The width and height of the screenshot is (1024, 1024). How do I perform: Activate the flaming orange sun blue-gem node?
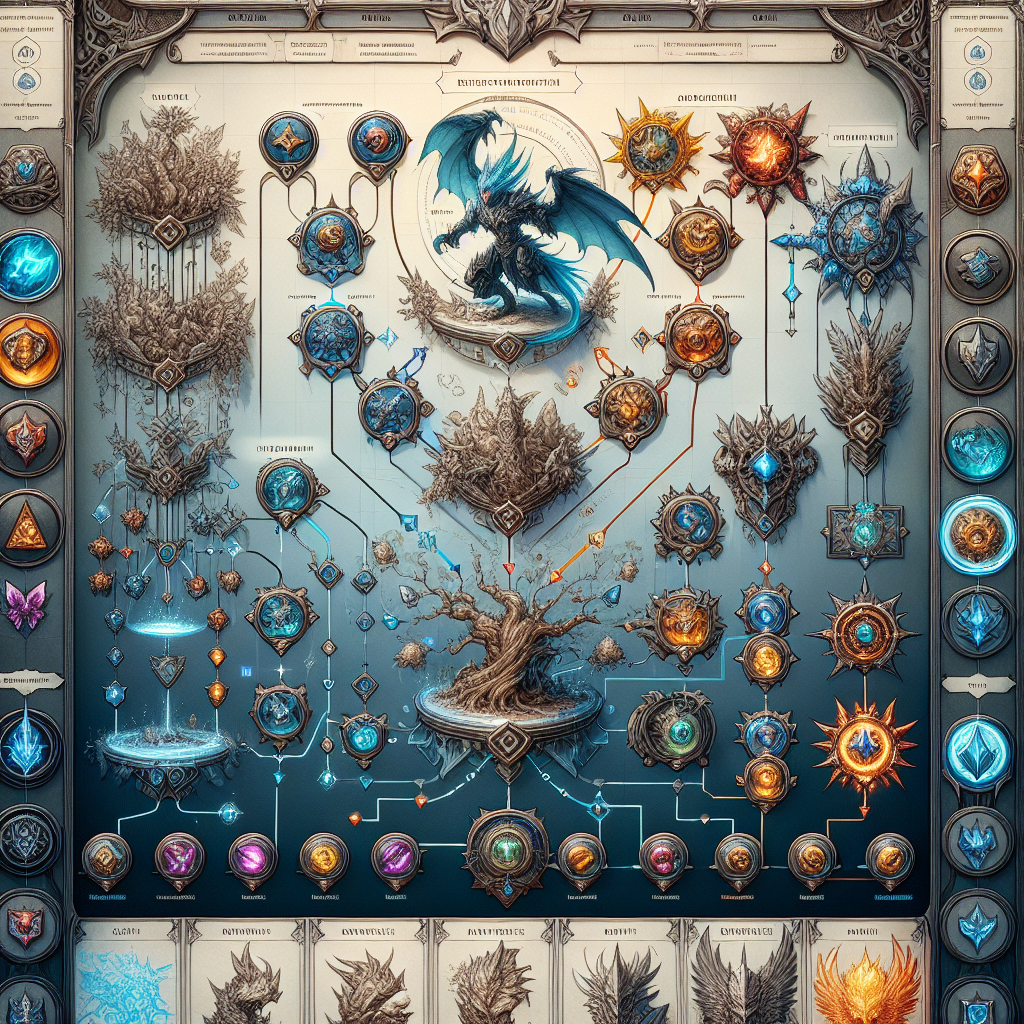pyautogui.click(x=863, y=745)
